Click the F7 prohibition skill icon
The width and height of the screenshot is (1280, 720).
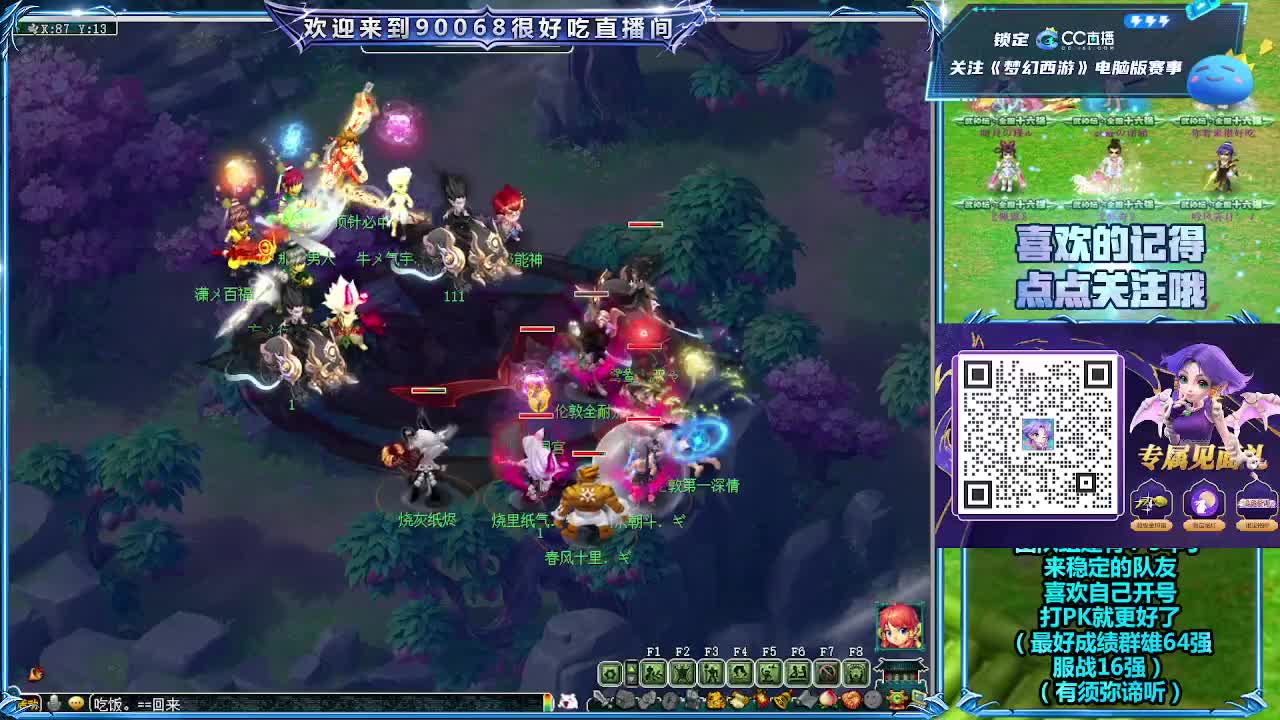[827, 673]
